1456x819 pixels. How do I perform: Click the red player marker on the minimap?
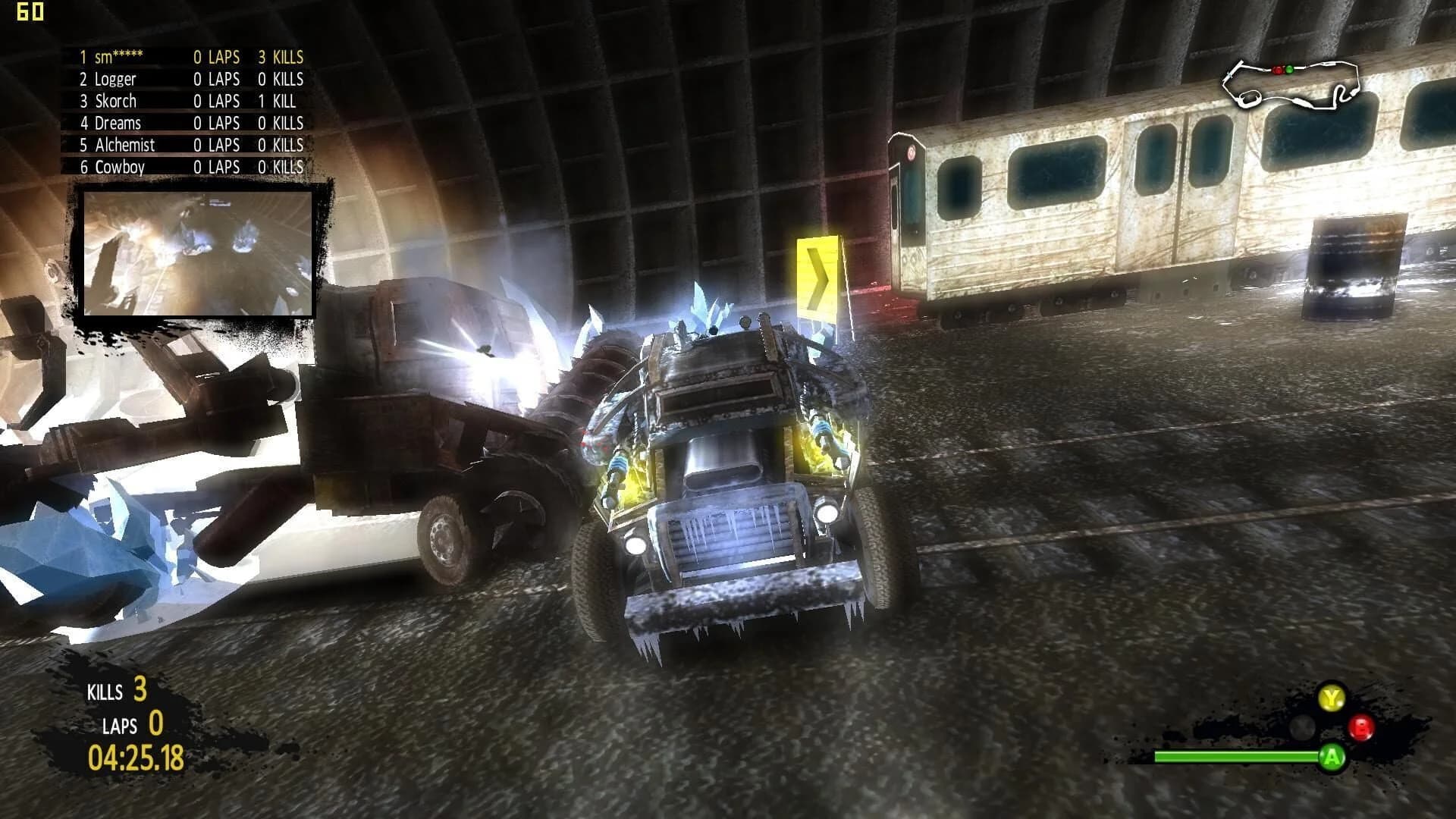(1279, 71)
